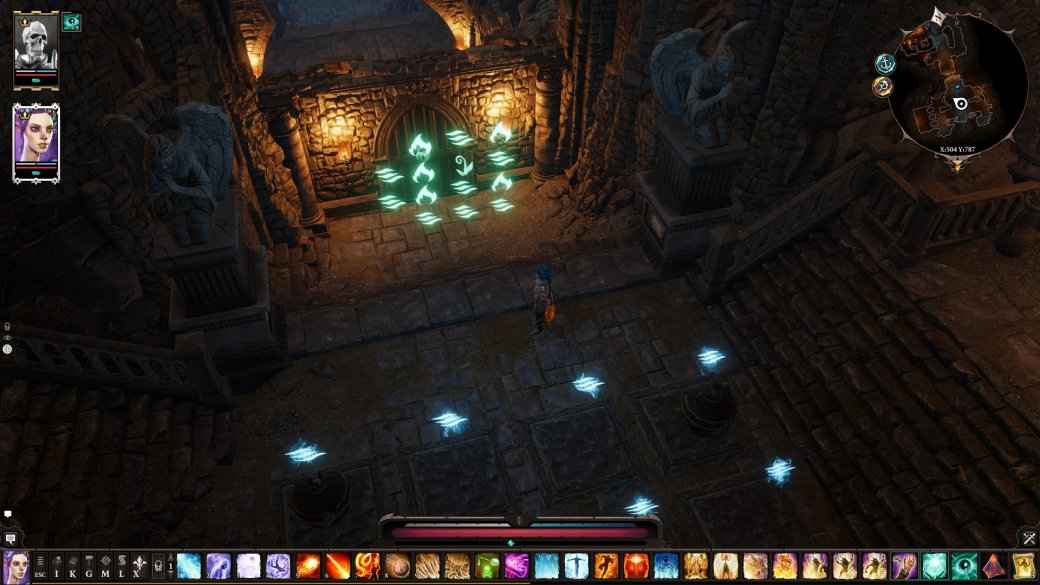
Task: Open the map with M button
Action: click(105, 568)
